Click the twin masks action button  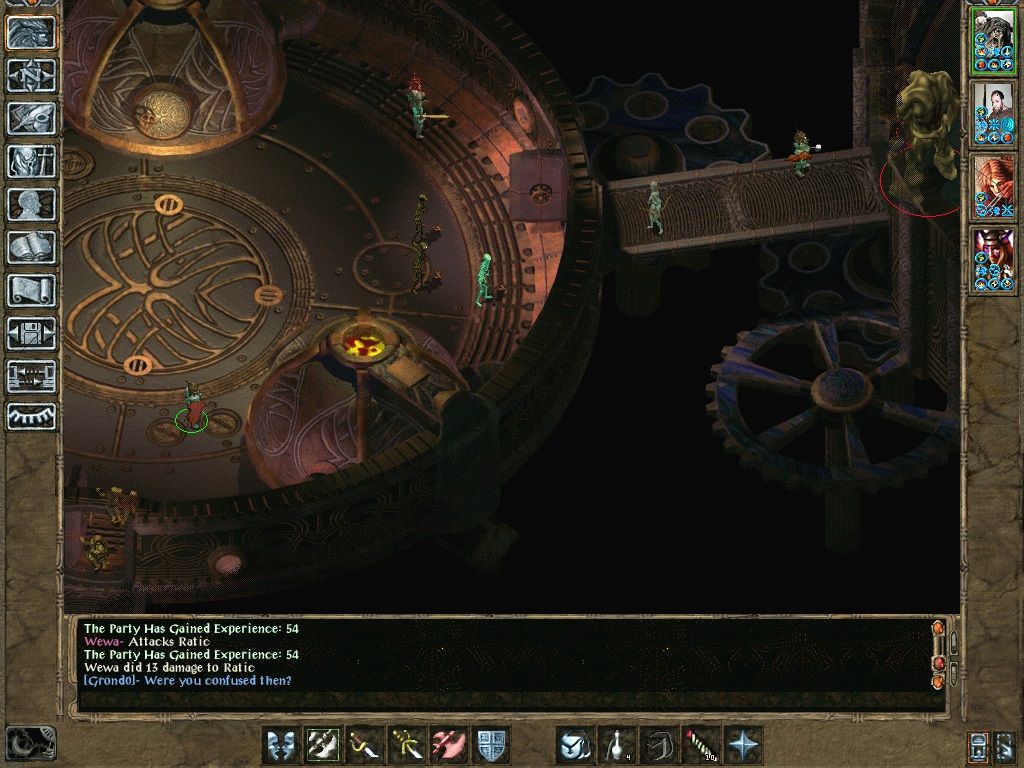pos(281,745)
